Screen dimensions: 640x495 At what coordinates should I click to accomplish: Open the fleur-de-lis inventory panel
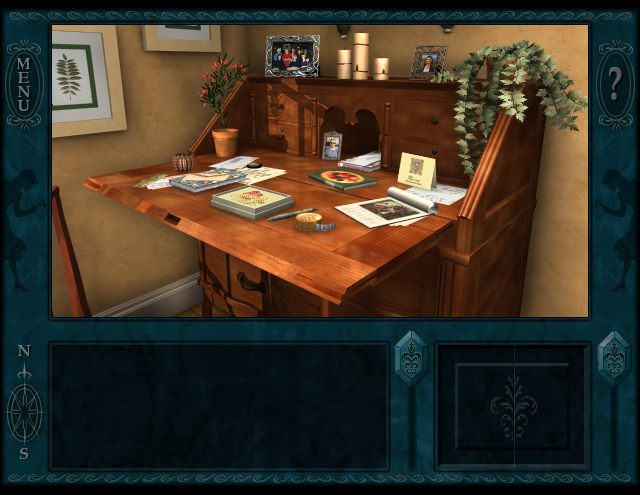point(513,406)
